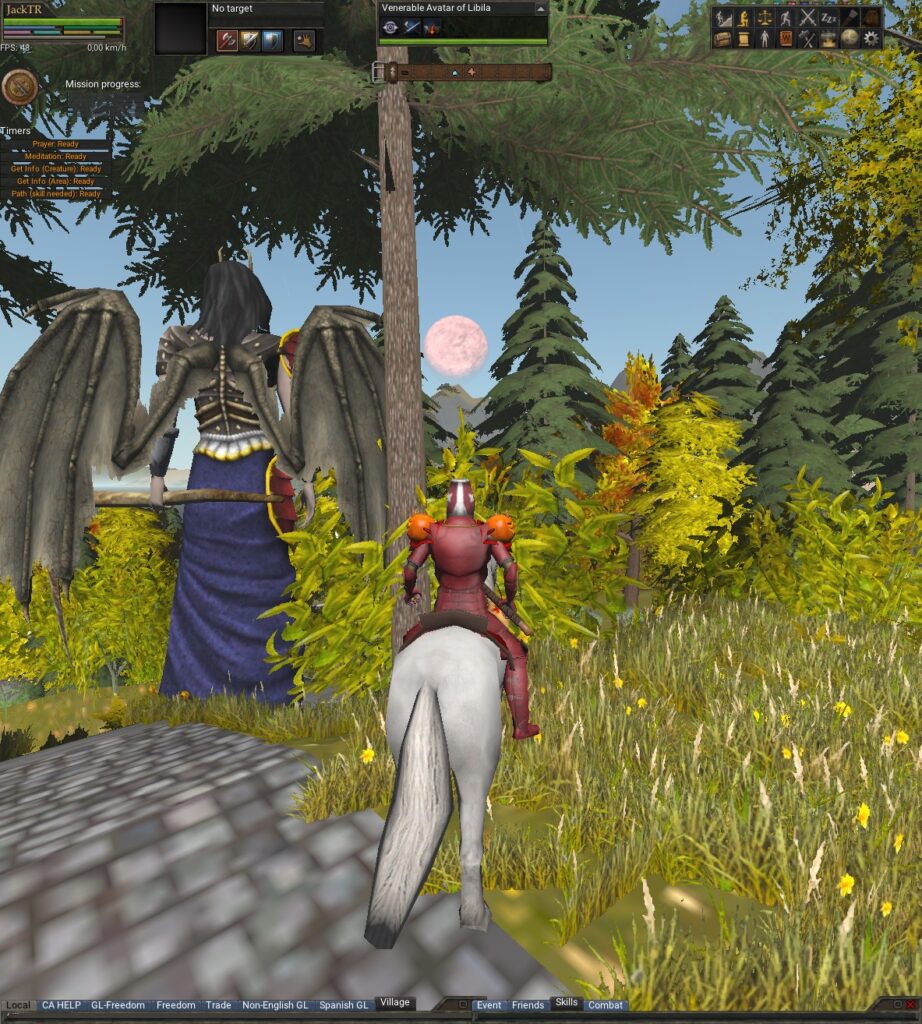Show the Spanish GL channel tab
Viewport: 922px width, 1024px height.
pyautogui.click(x=343, y=1005)
